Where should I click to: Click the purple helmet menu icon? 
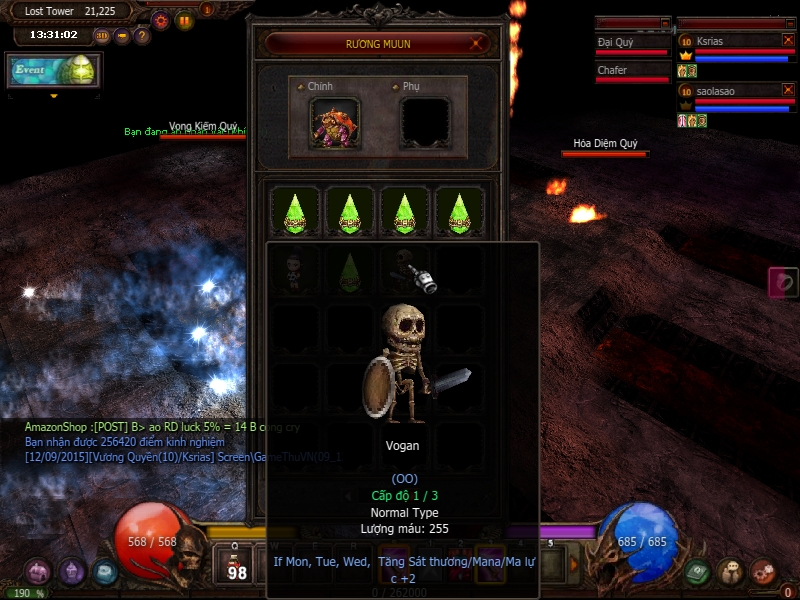click(72, 572)
